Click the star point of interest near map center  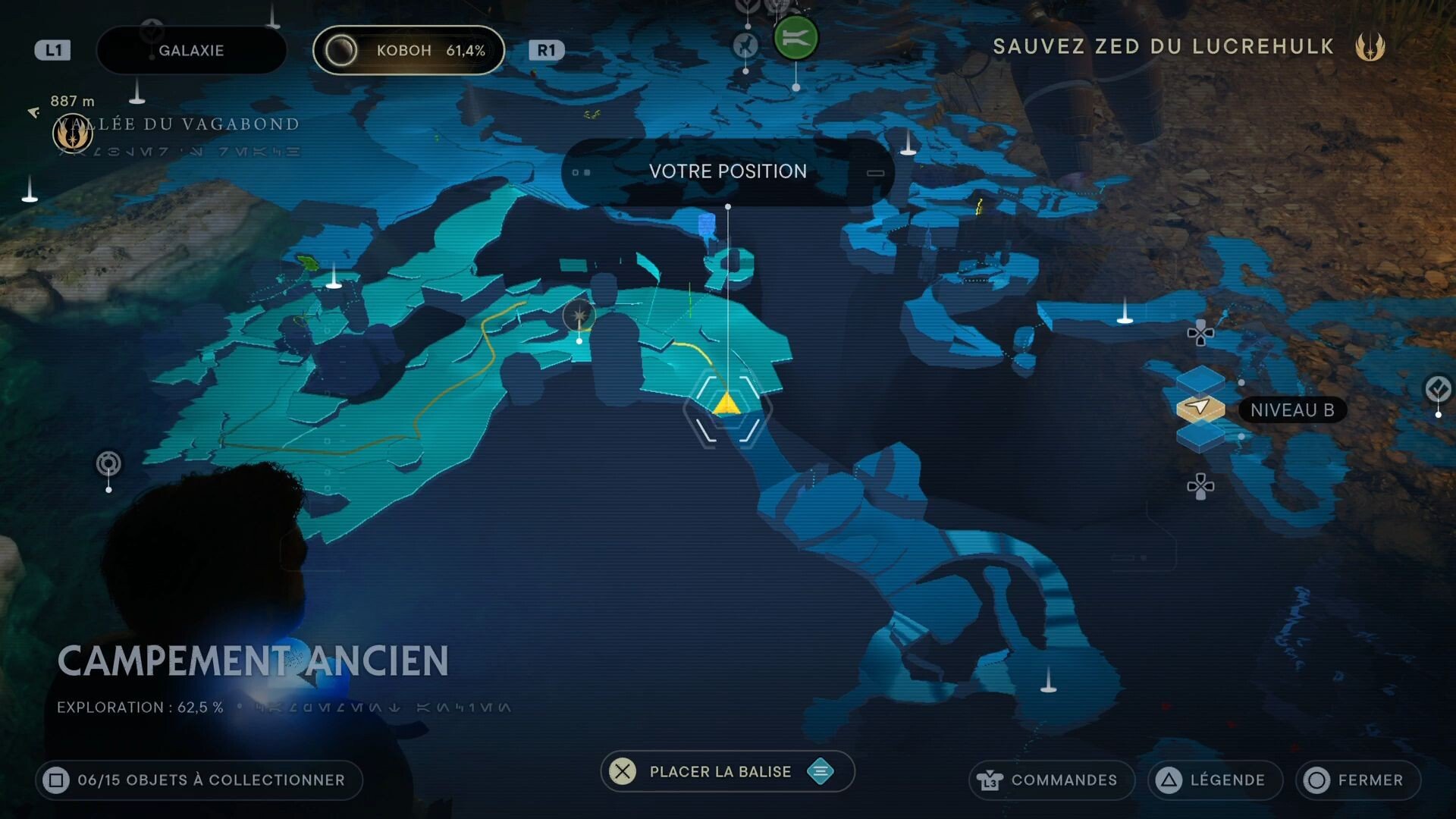click(580, 316)
